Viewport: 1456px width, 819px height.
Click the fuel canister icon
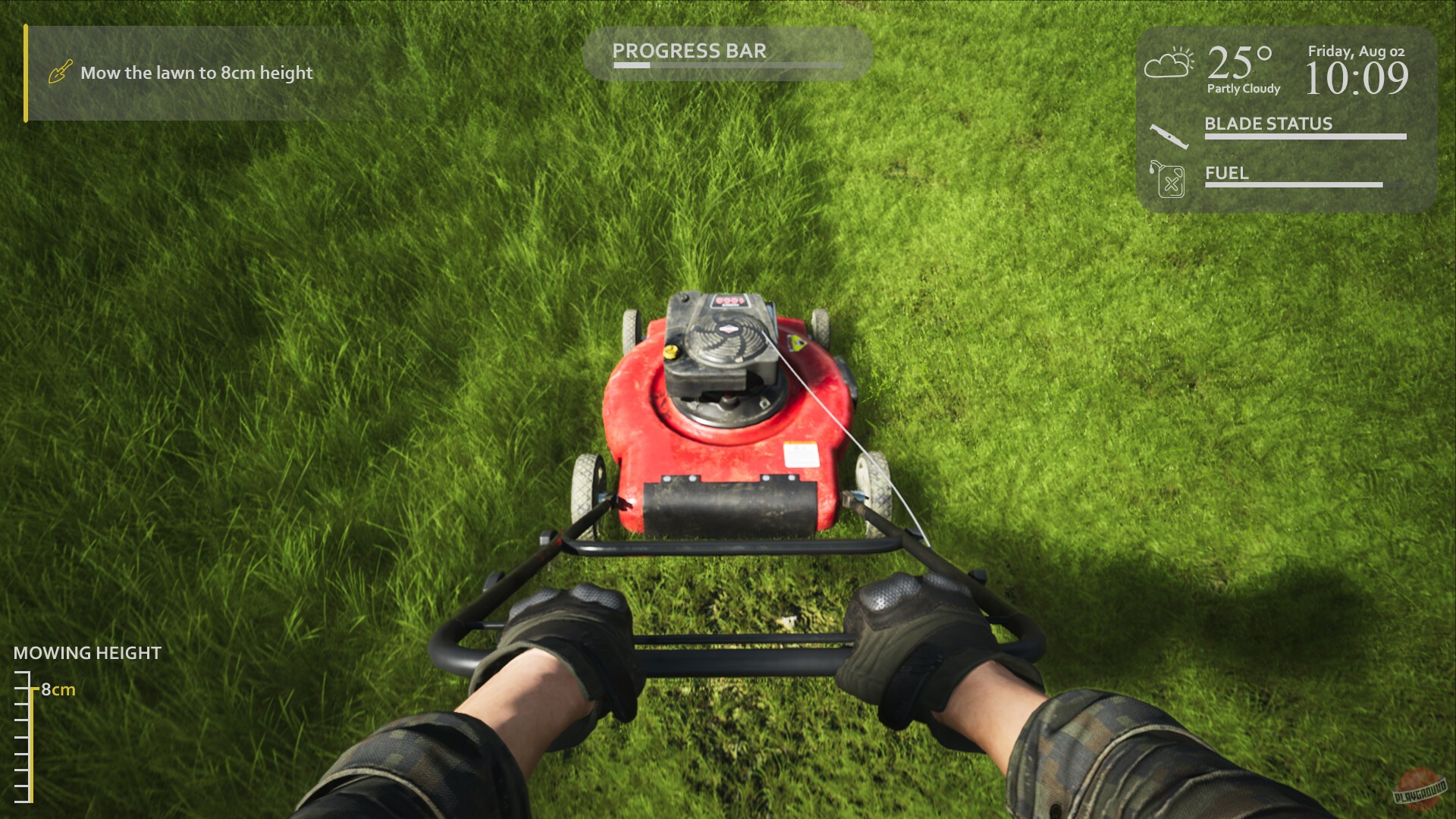click(1166, 182)
